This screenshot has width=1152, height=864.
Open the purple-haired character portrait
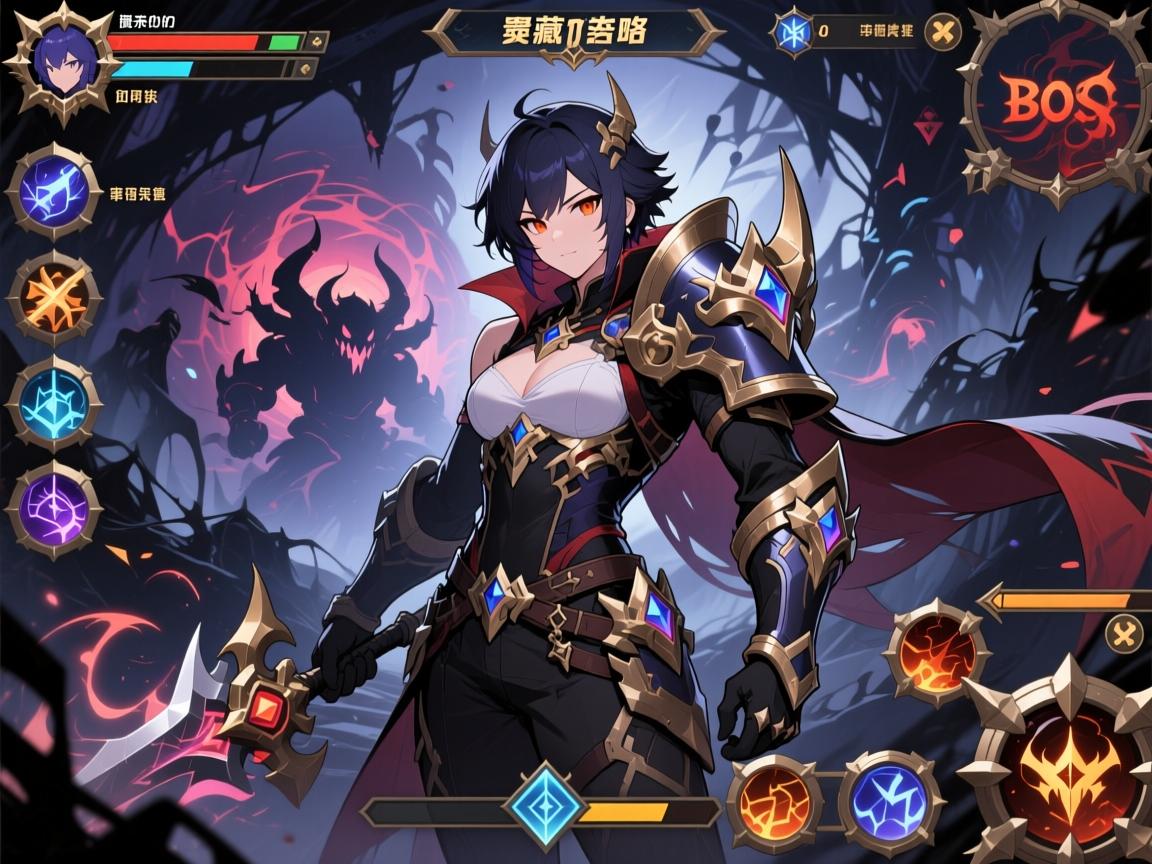58,62
